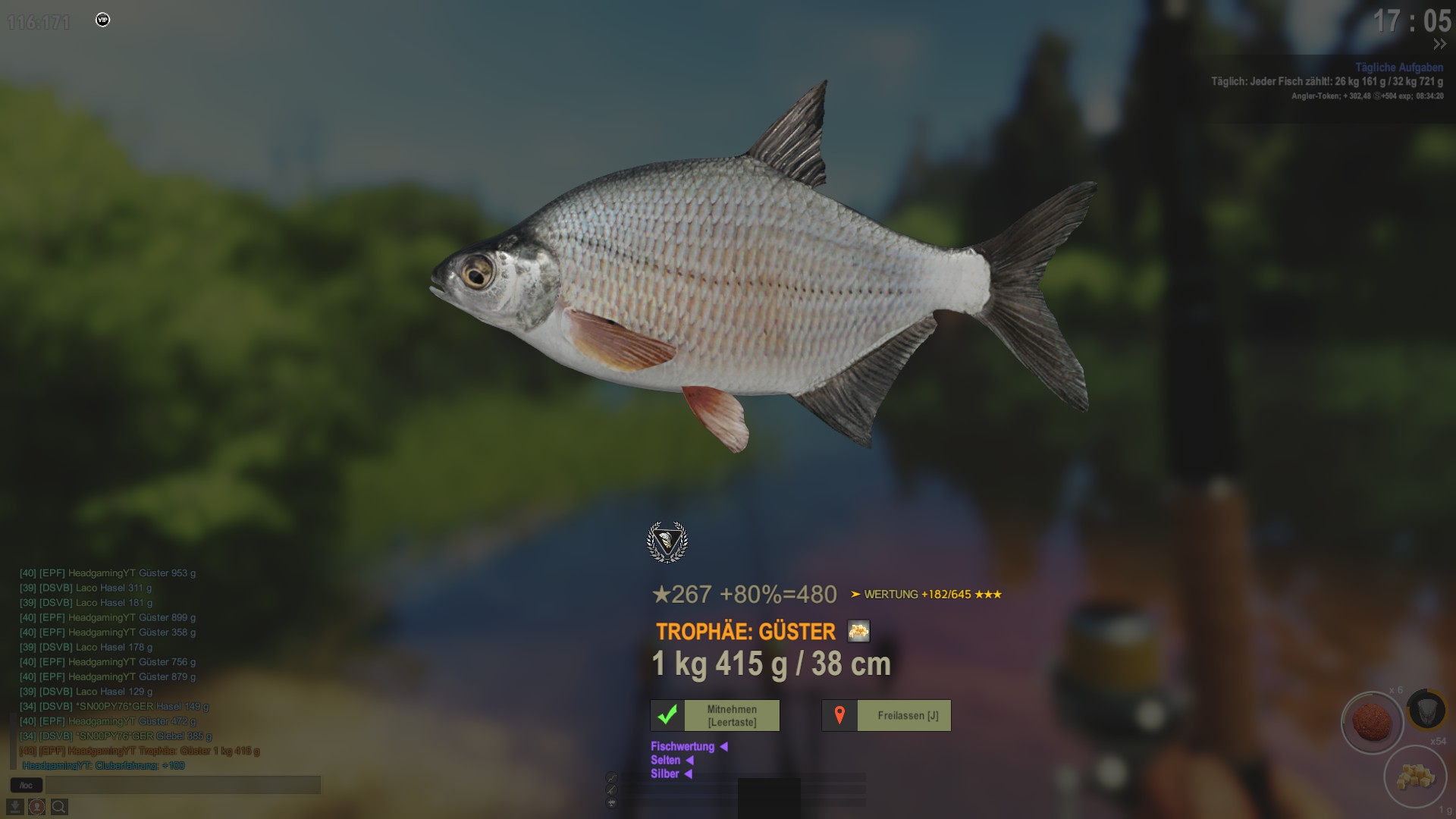Select the red groundbait ball slot
1456x819 pixels.
tap(1372, 721)
